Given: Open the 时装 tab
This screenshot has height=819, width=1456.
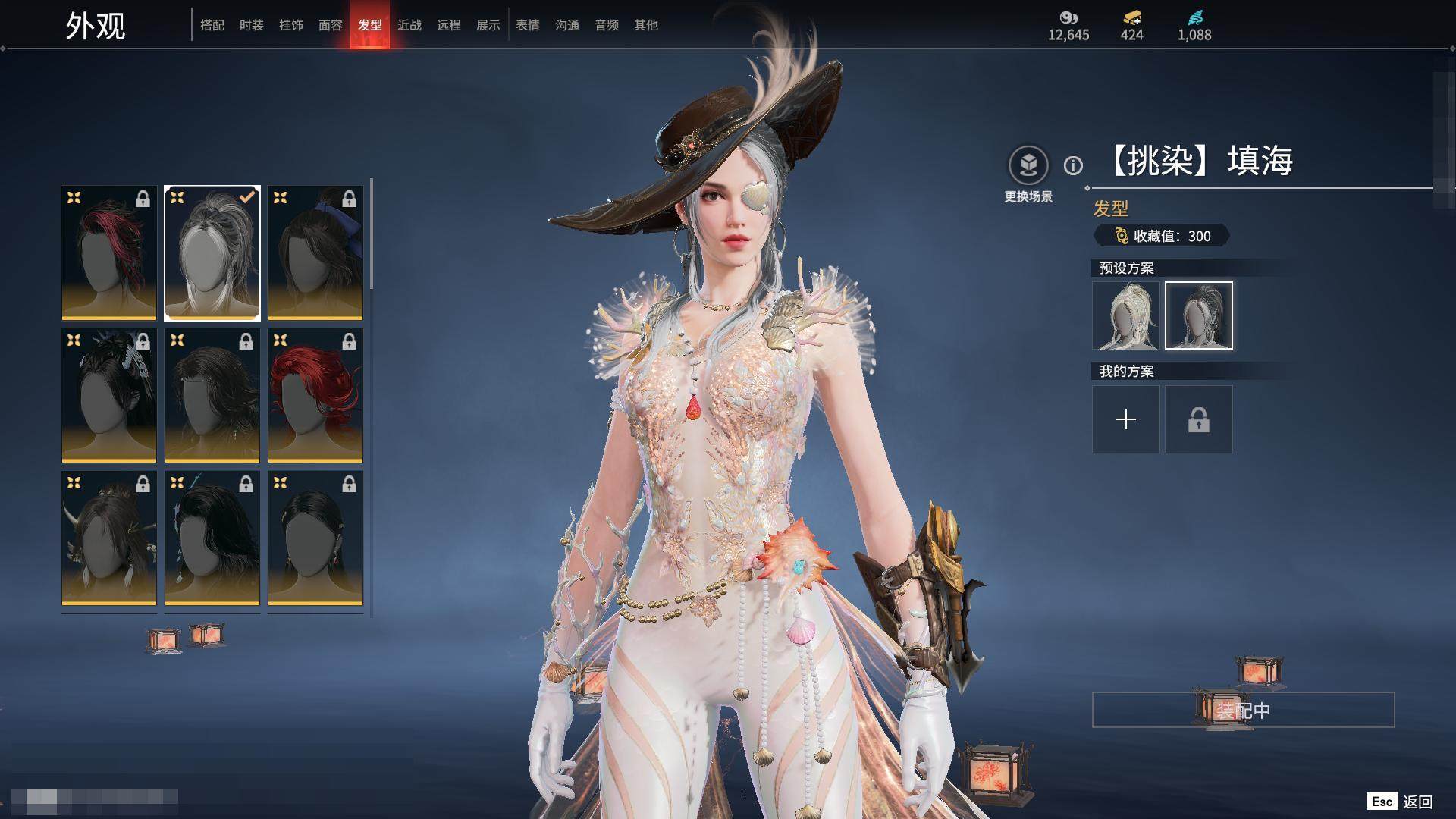Looking at the screenshot, I should 252,25.
